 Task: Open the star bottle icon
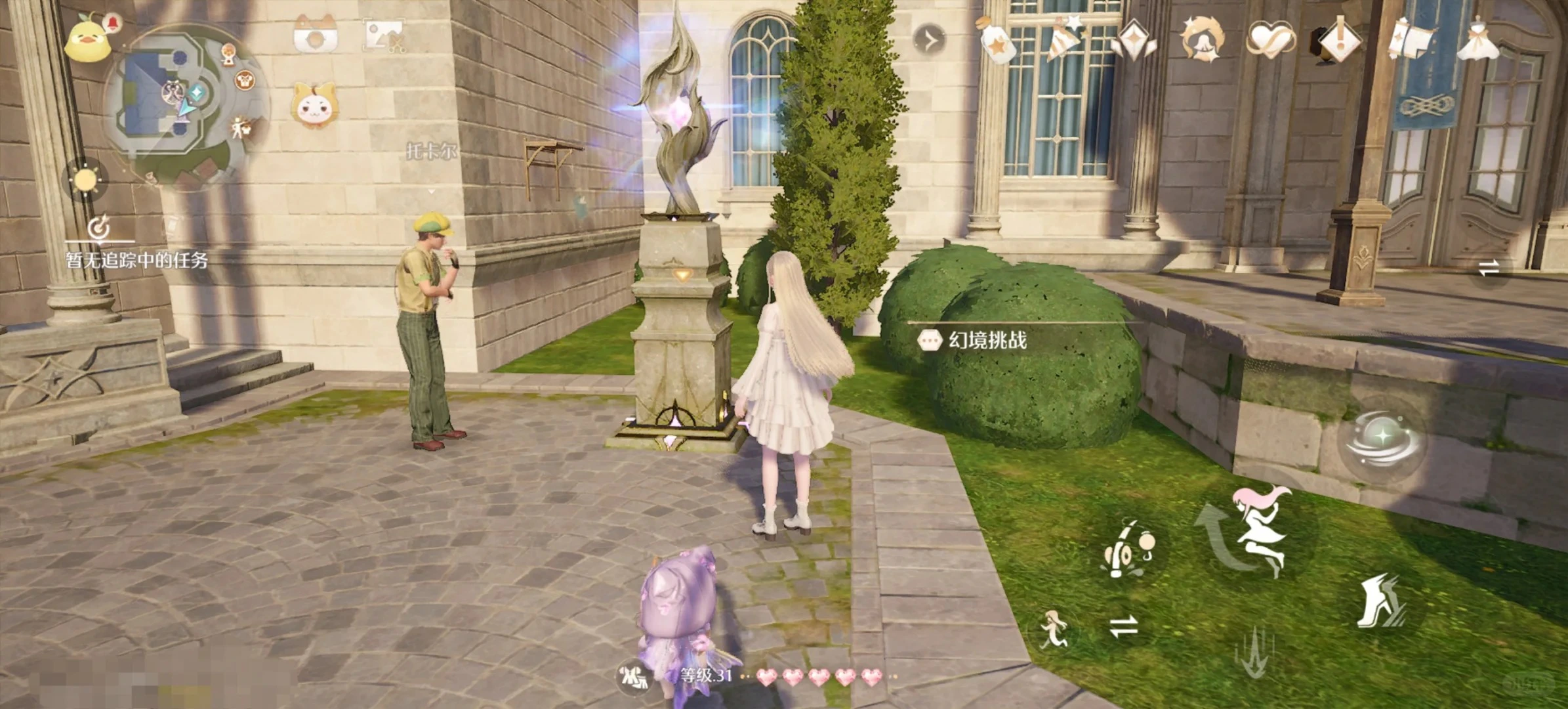click(997, 41)
